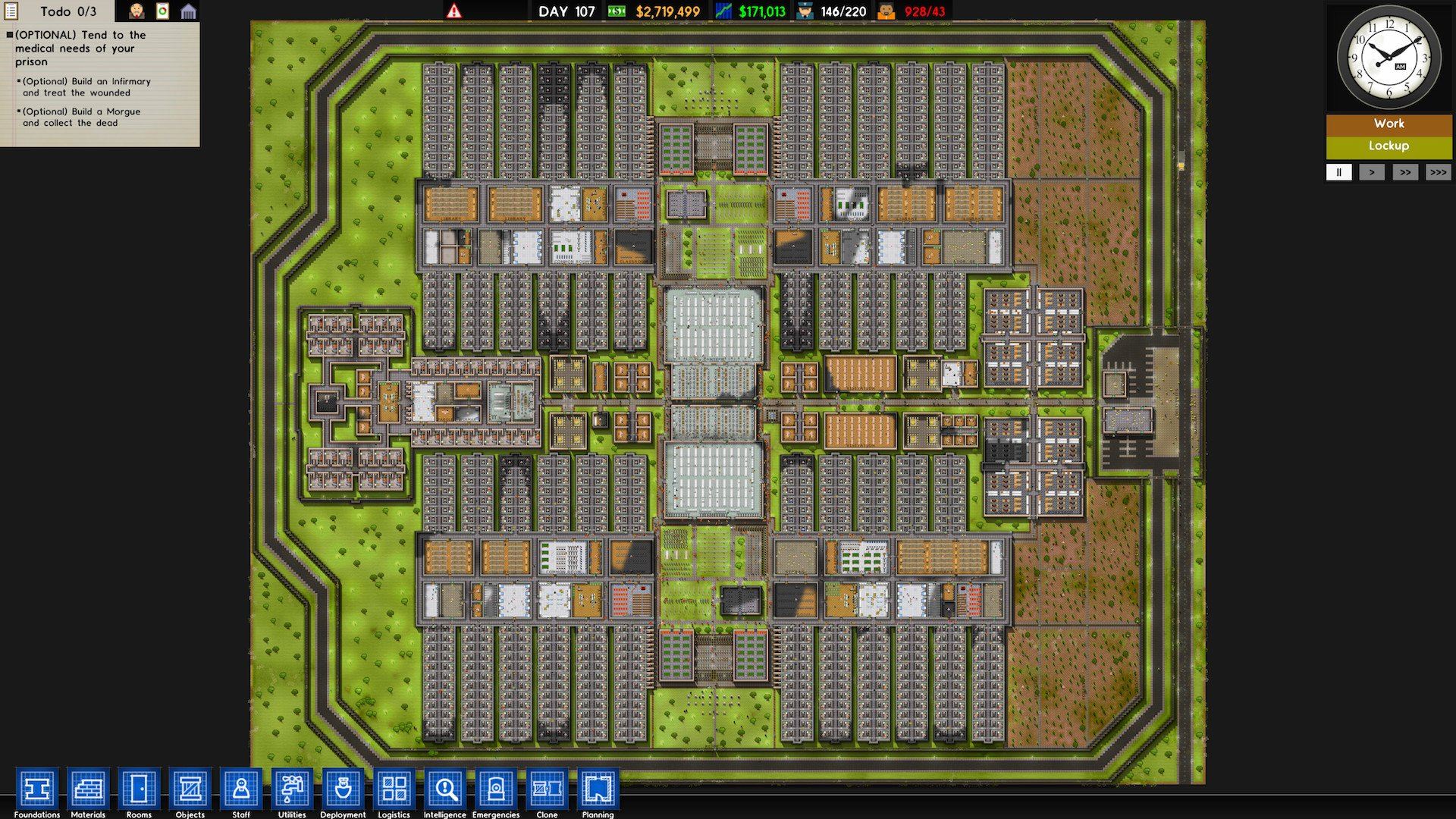Toggle game pause
Screen dimensions: 1456x819
[x=1339, y=172]
